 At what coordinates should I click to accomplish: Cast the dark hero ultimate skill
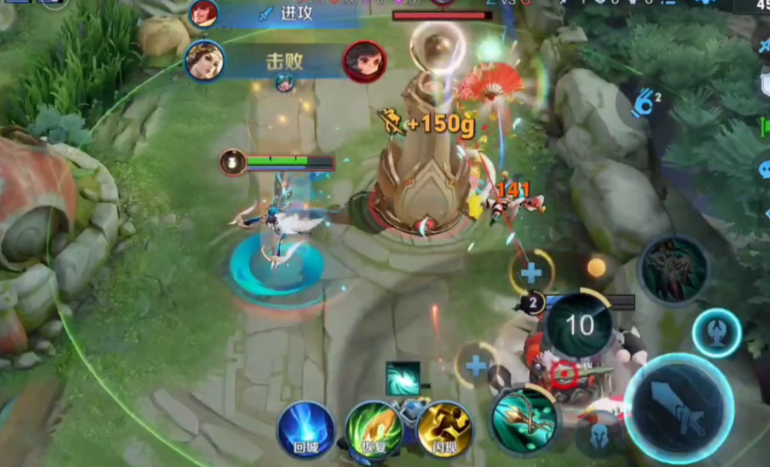point(674,270)
